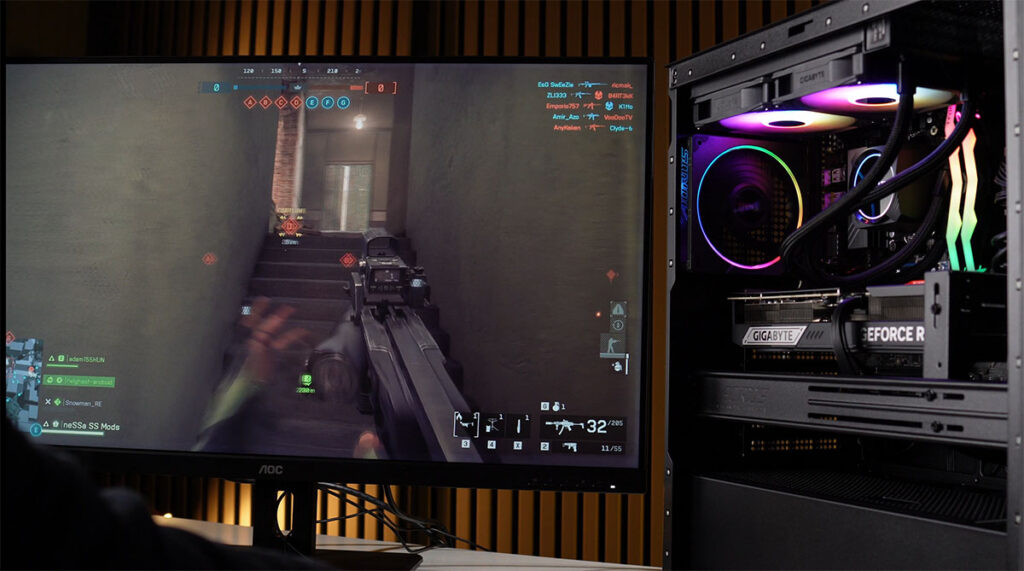This screenshot has width=1024, height=571.
Task: Select the syringe item slot
Action: coord(518,424)
